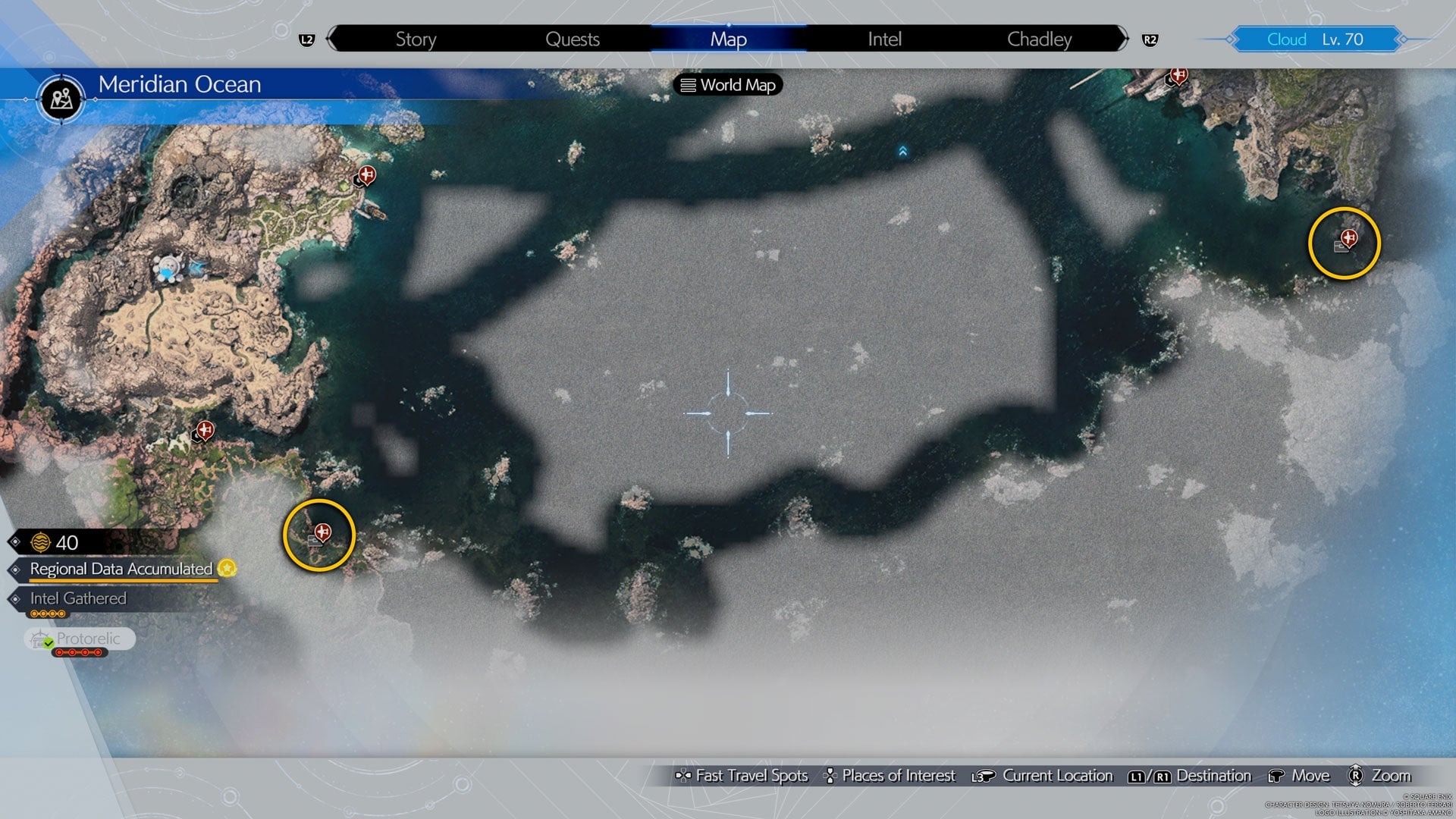Click the Places of Interest icon in the legend
Viewport: 1456px width, 819px height.
(831, 776)
